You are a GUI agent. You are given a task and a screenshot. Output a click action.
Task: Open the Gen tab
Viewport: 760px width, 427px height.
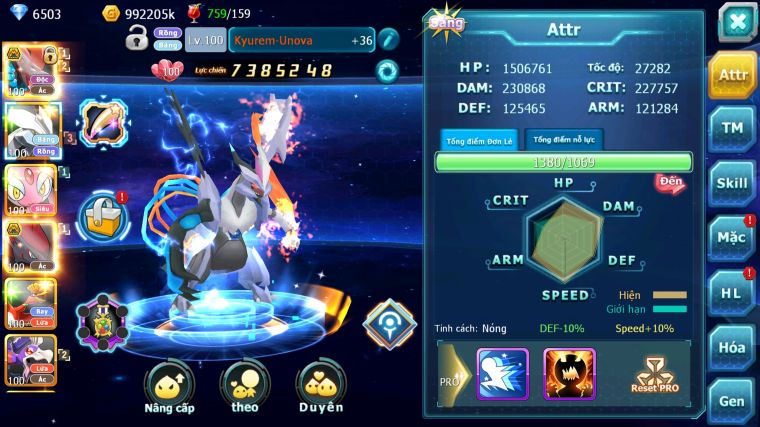click(x=732, y=400)
